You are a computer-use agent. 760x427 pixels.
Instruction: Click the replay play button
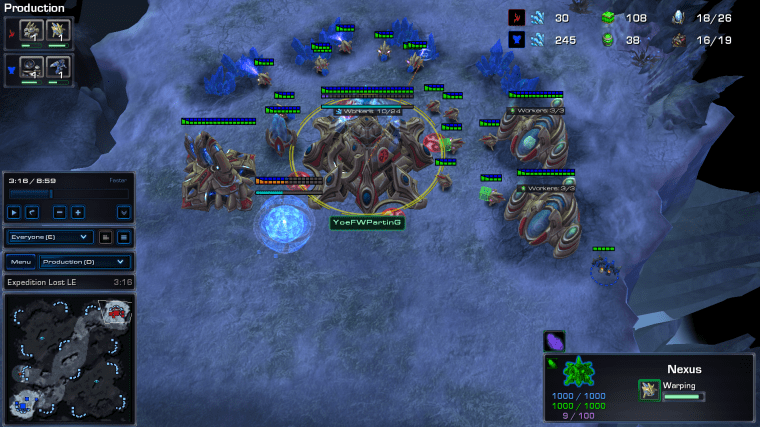point(14,212)
